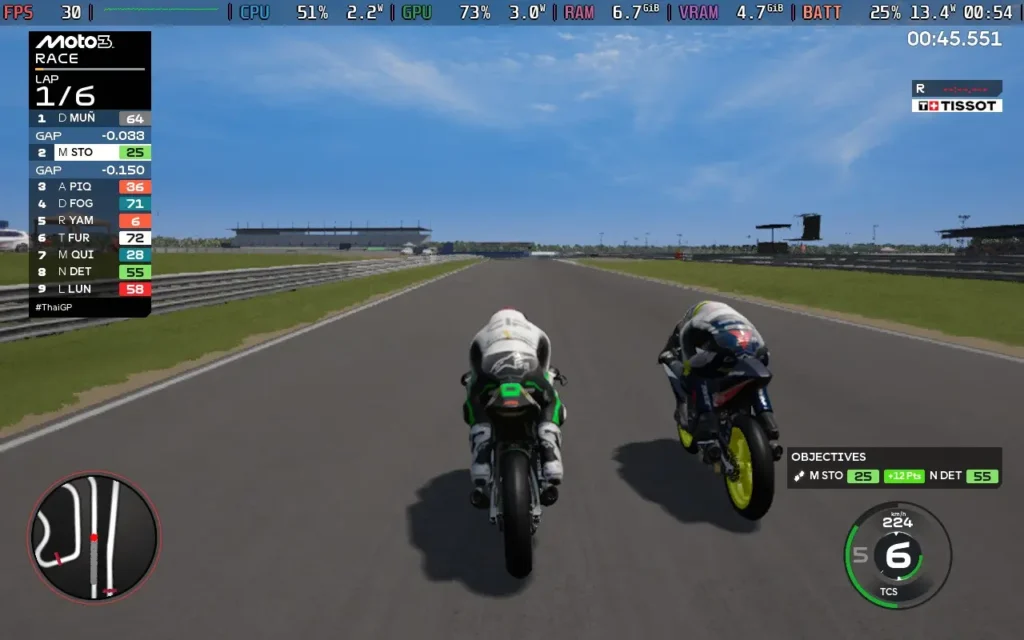Open the Objectives tracker panel
Image resolution: width=1024 pixels, height=640 pixels.
(x=893, y=467)
